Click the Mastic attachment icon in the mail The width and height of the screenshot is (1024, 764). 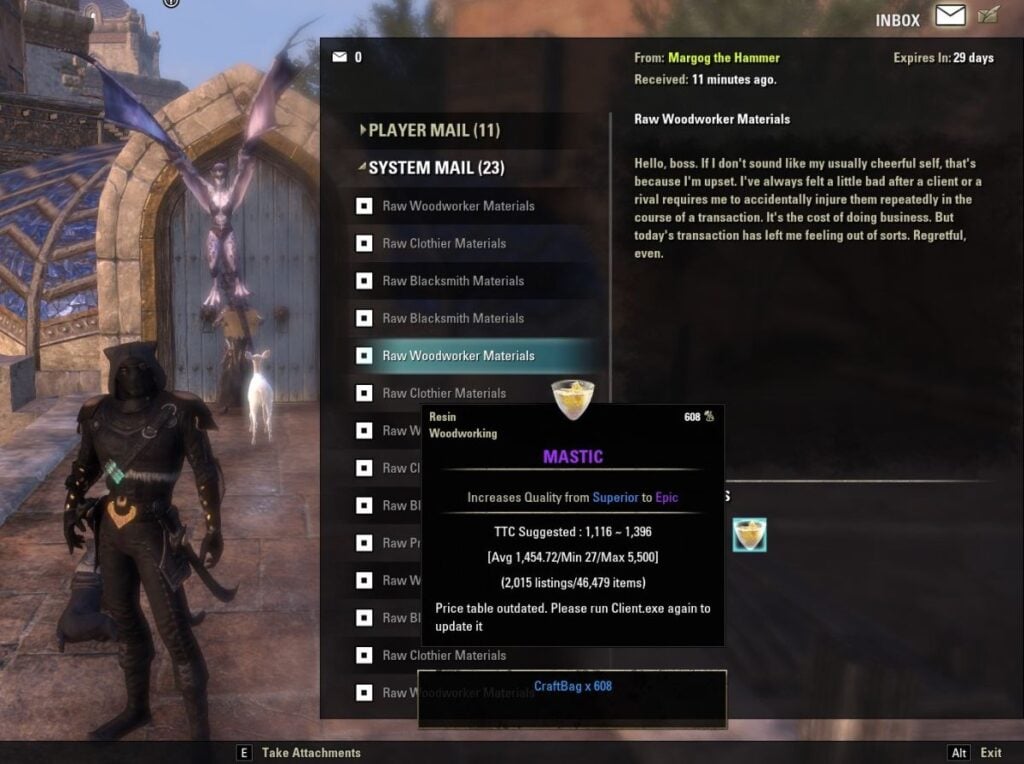pyautogui.click(x=749, y=535)
